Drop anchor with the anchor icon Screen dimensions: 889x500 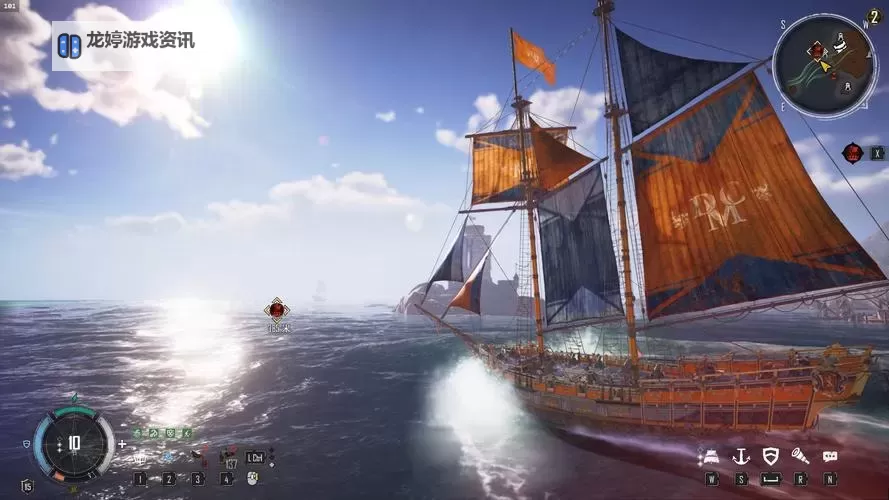[741, 456]
